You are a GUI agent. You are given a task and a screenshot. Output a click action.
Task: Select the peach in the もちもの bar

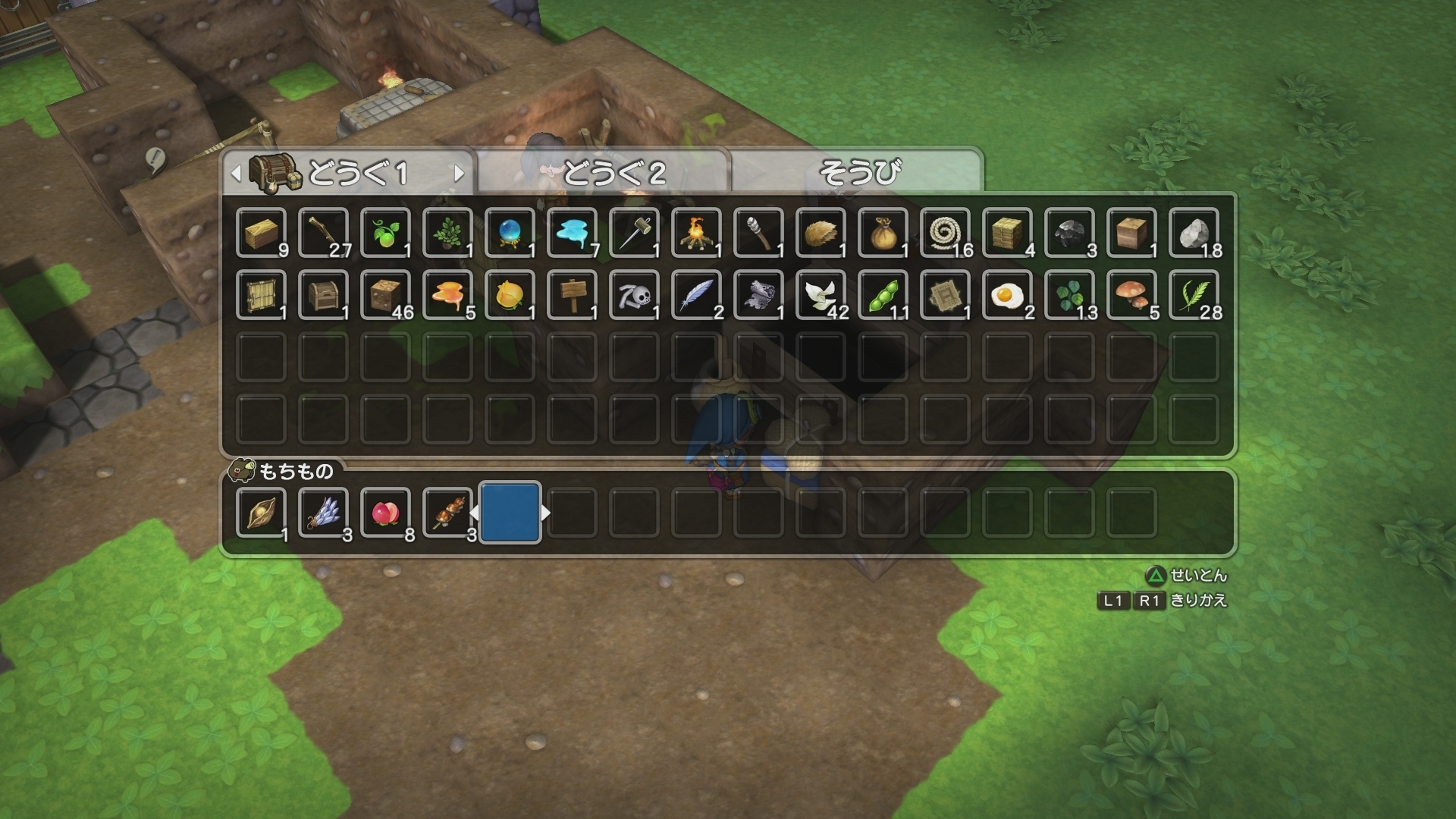pyautogui.click(x=386, y=514)
